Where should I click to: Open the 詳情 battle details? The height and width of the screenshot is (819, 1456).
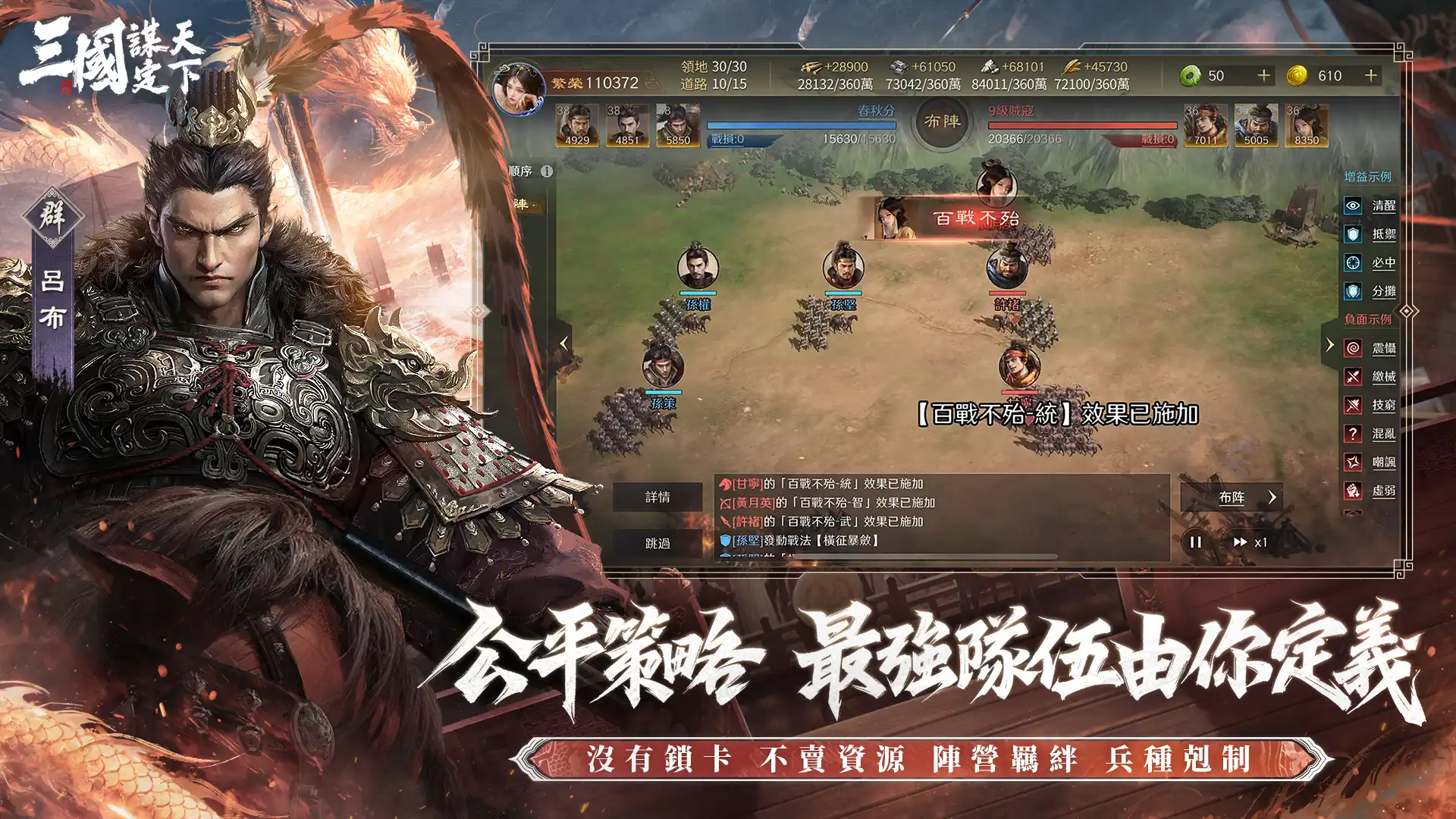tap(657, 497)
